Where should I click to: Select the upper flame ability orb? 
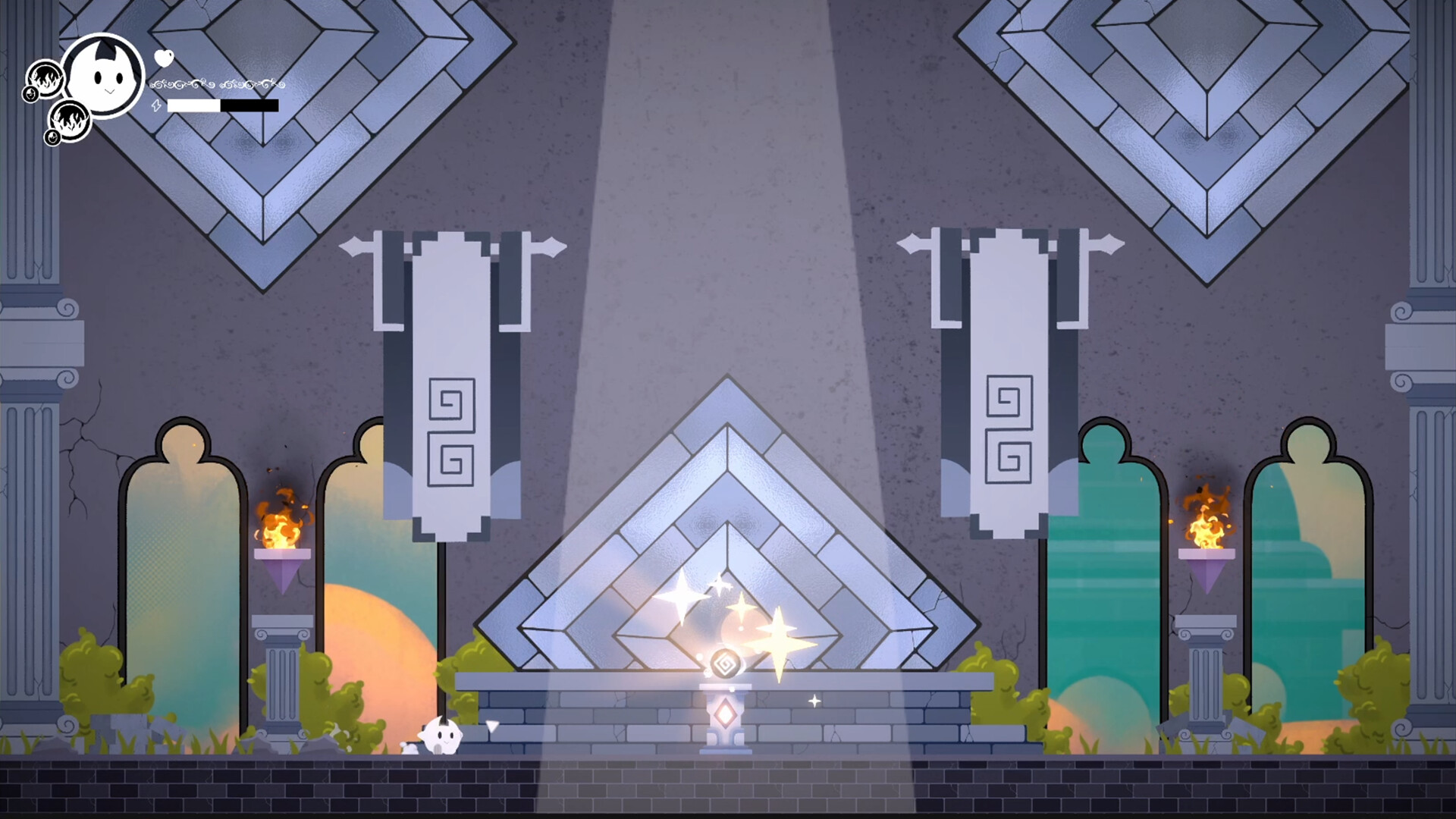[45, 80]
